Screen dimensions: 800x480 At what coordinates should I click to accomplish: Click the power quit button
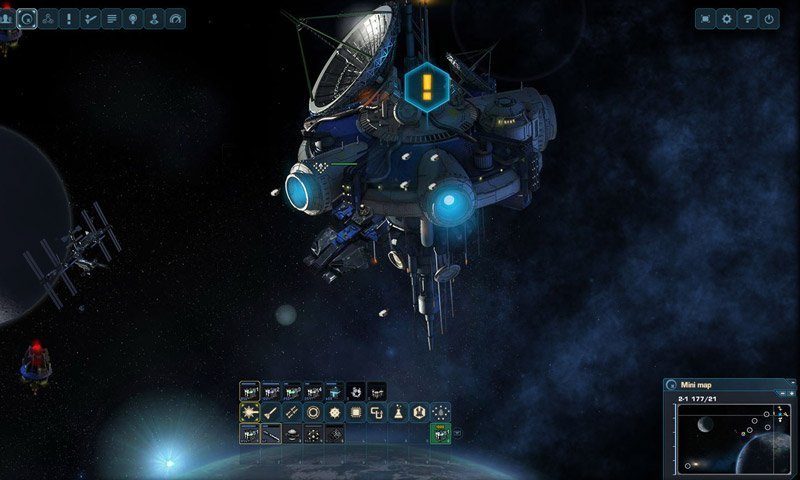768,18
